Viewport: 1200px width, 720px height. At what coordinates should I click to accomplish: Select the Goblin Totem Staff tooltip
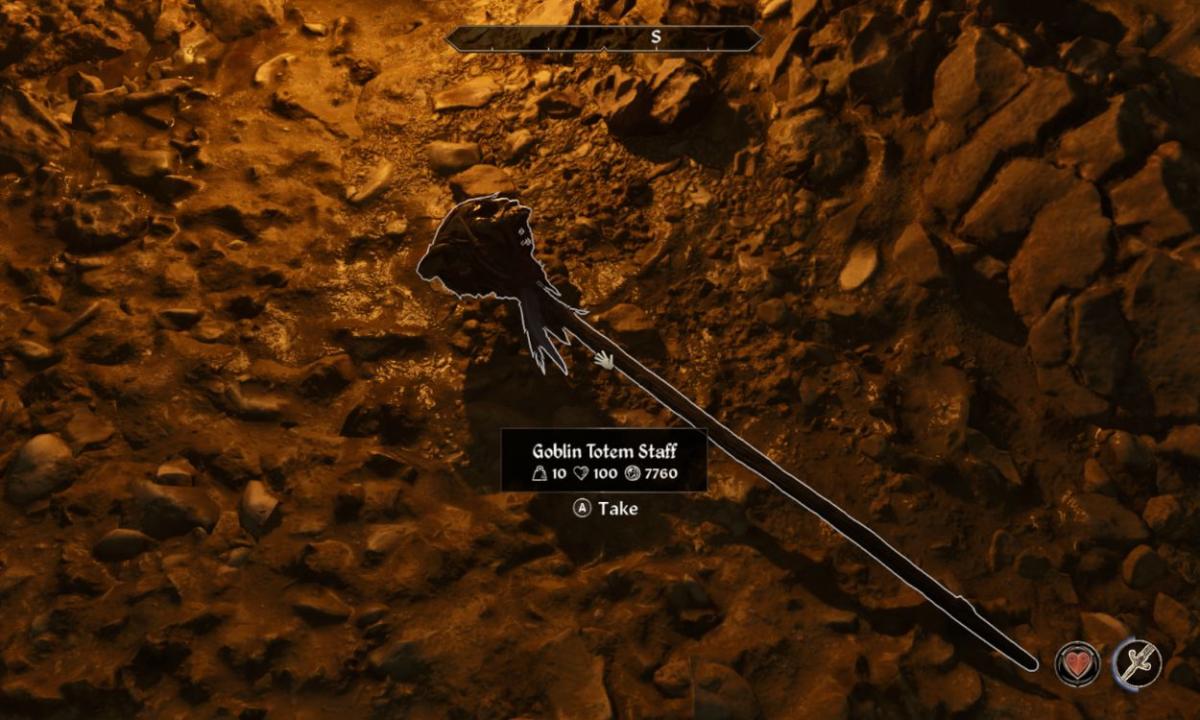[x=604, y=461]
